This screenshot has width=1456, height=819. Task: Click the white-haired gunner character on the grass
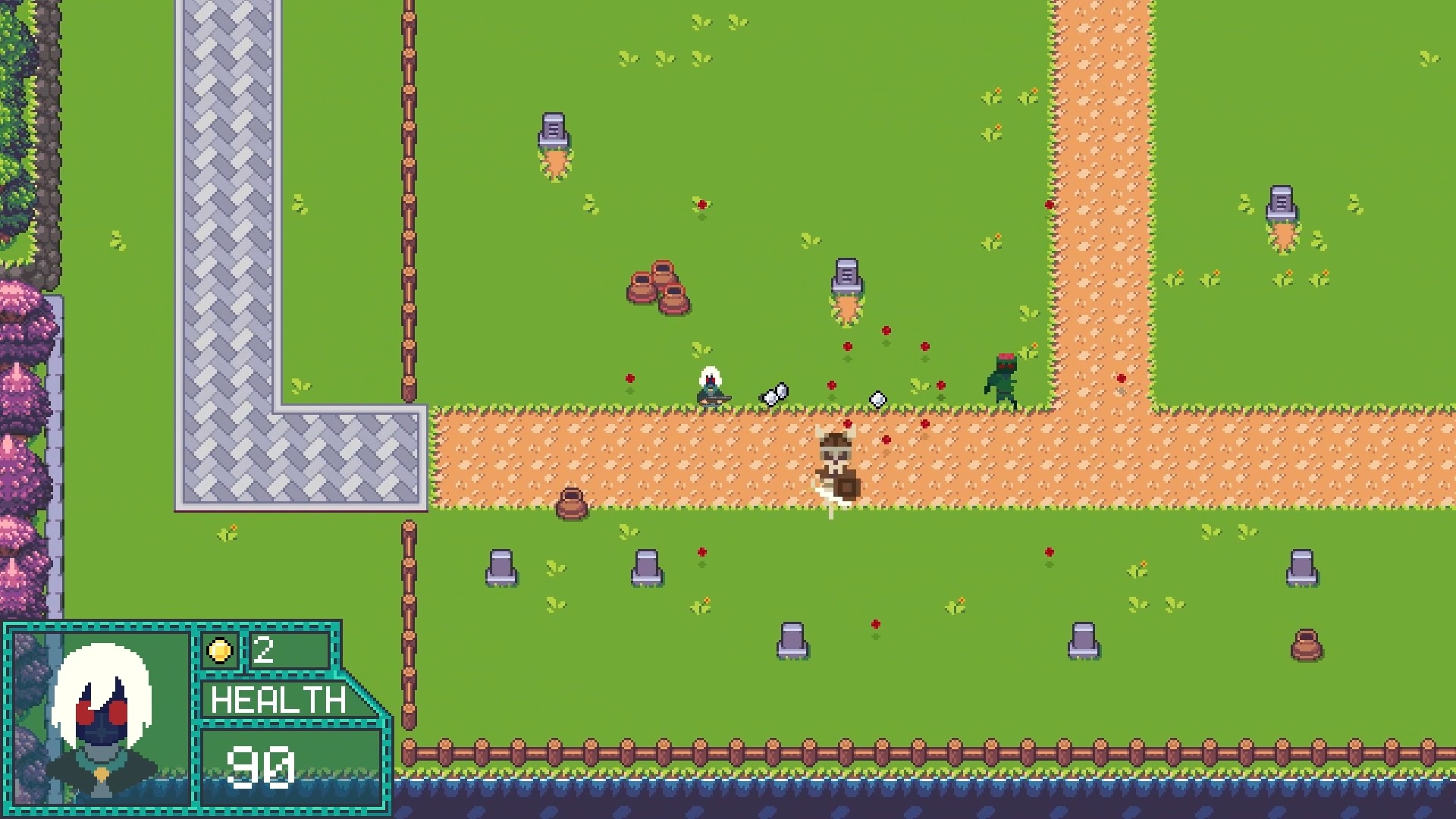[x=711, y=387]
